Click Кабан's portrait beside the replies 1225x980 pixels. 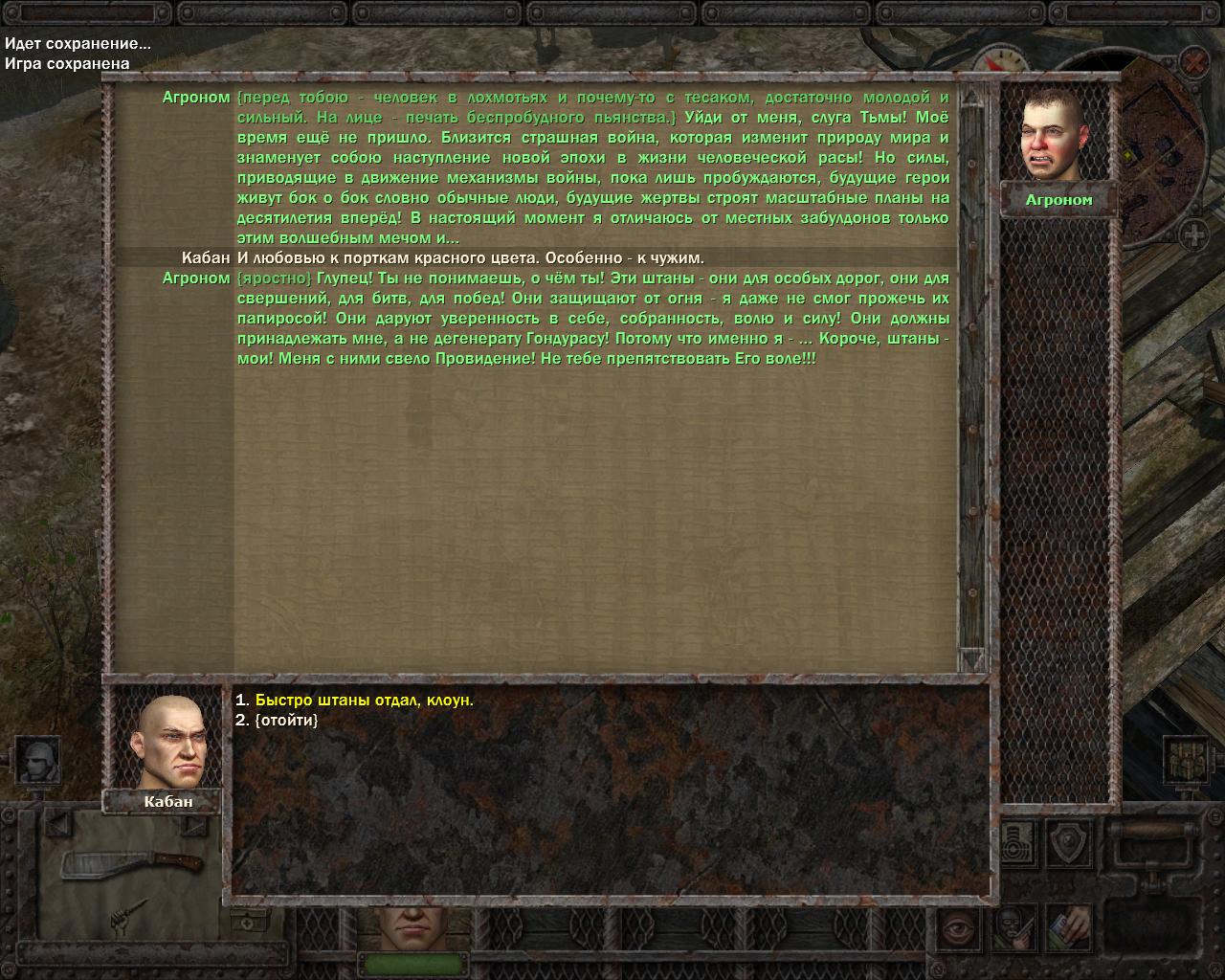(170, 741)
